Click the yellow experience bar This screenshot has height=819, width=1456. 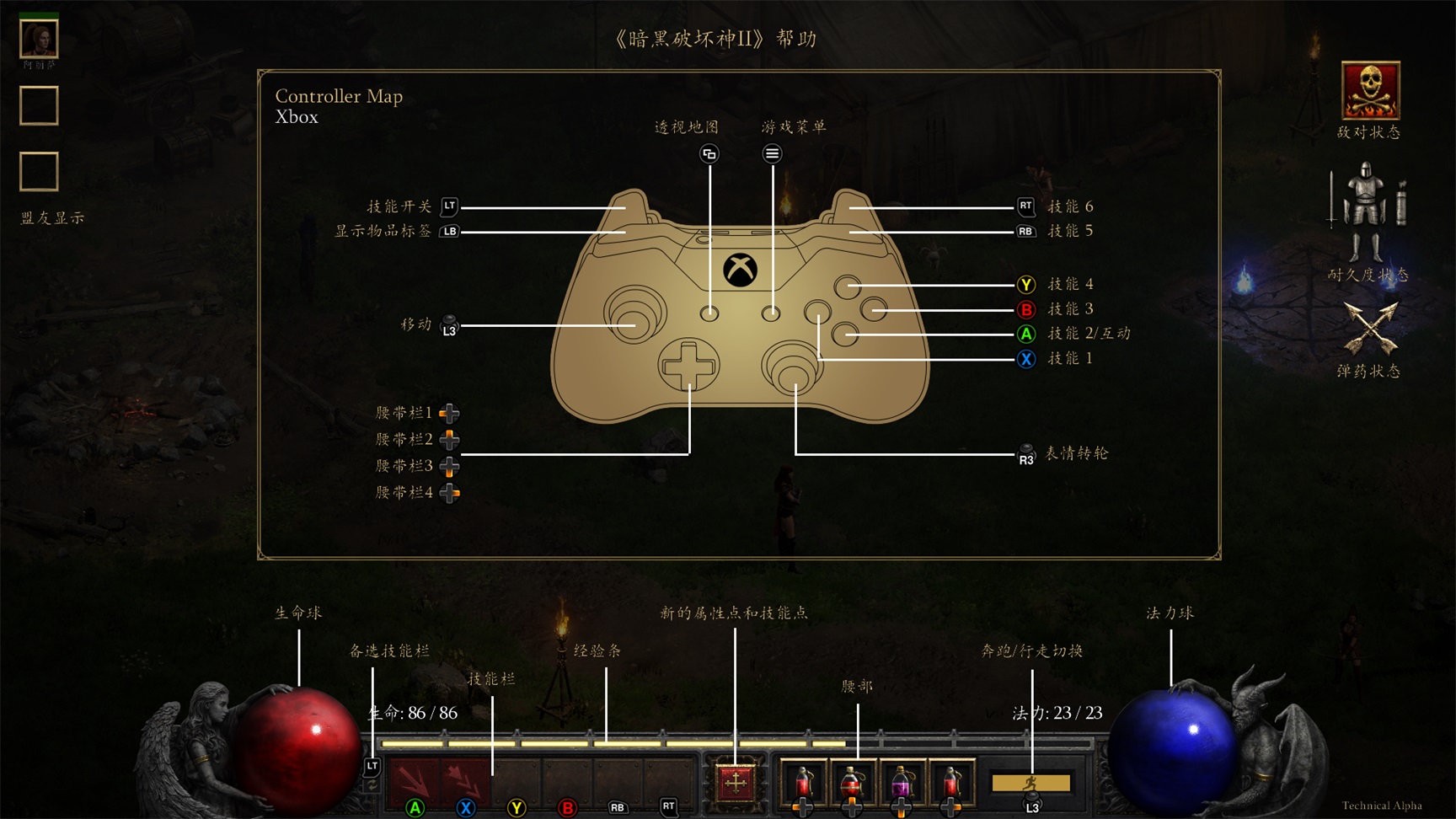[607, 745]
